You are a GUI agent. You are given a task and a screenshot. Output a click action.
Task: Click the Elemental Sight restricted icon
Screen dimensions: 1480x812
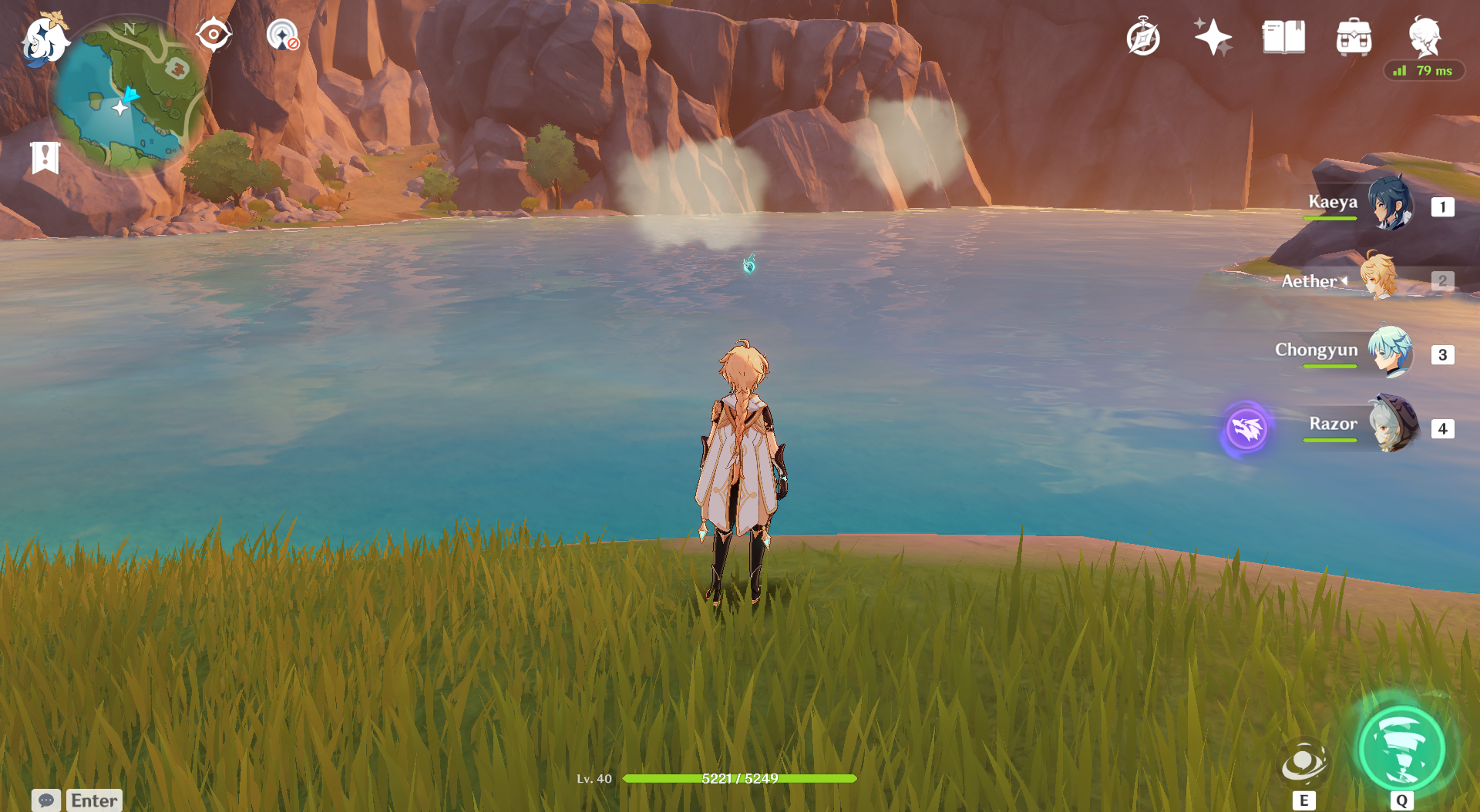pyautogui.click(x=283, y=35)
